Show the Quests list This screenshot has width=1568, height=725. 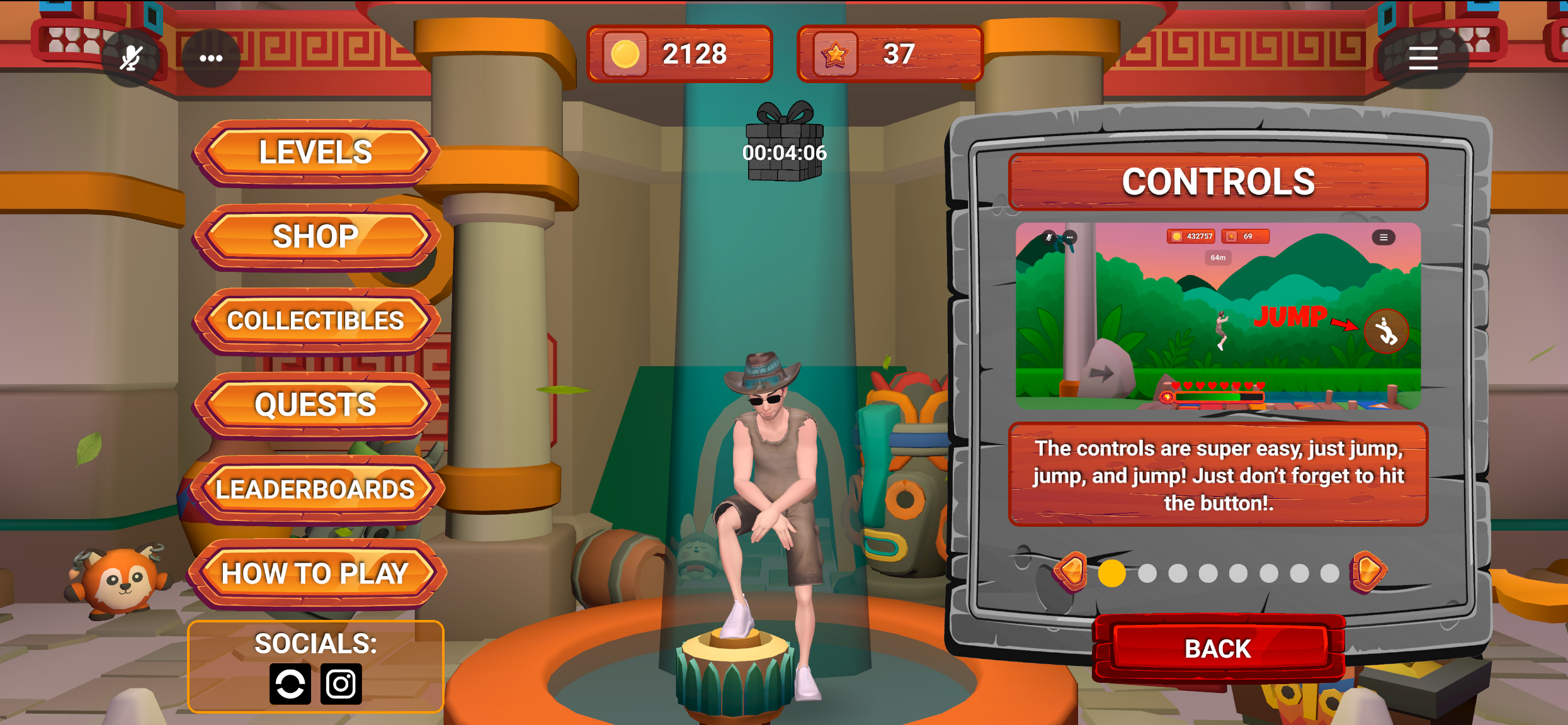tap(315, 405)
